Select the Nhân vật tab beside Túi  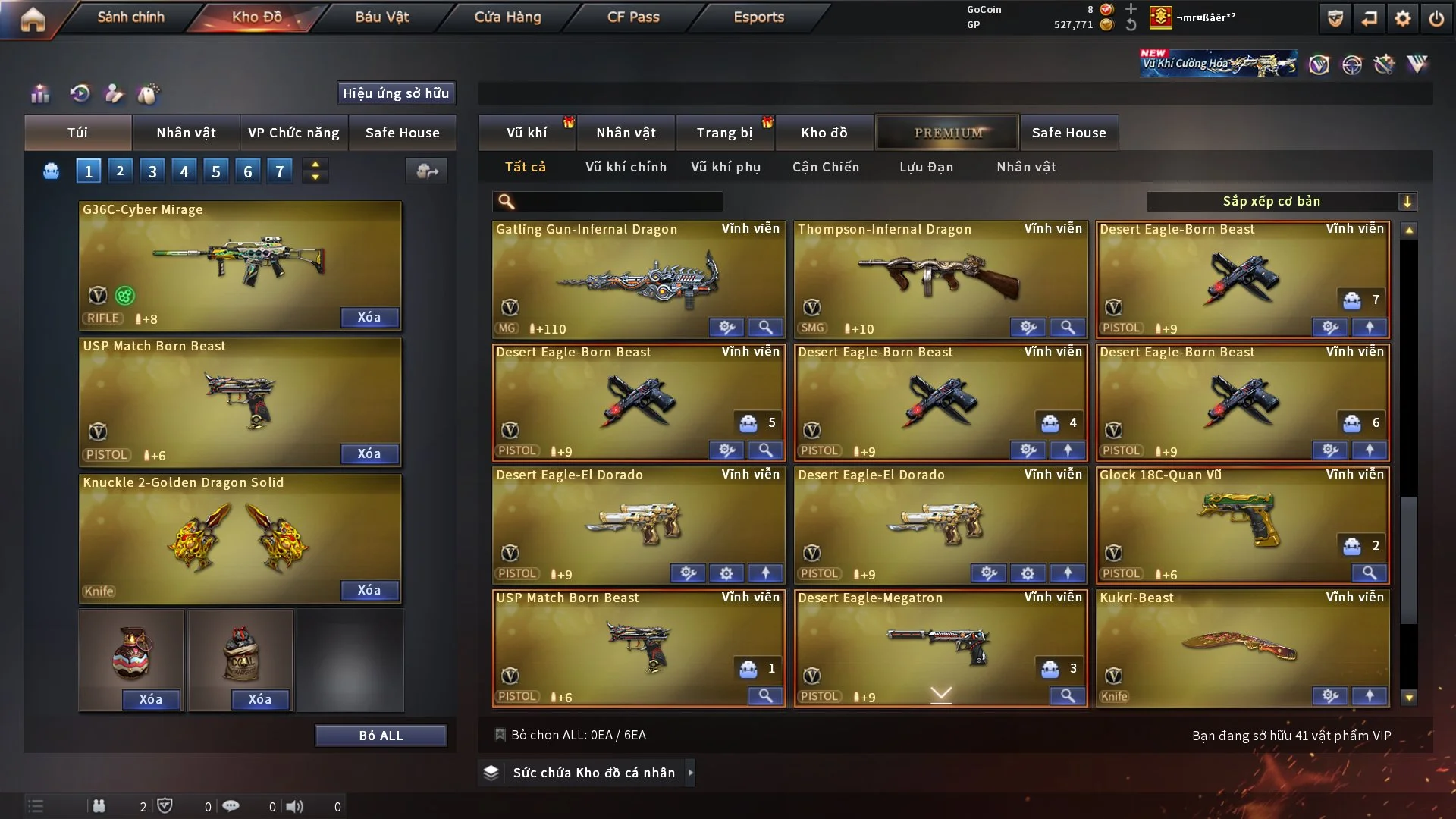point(186,133)
